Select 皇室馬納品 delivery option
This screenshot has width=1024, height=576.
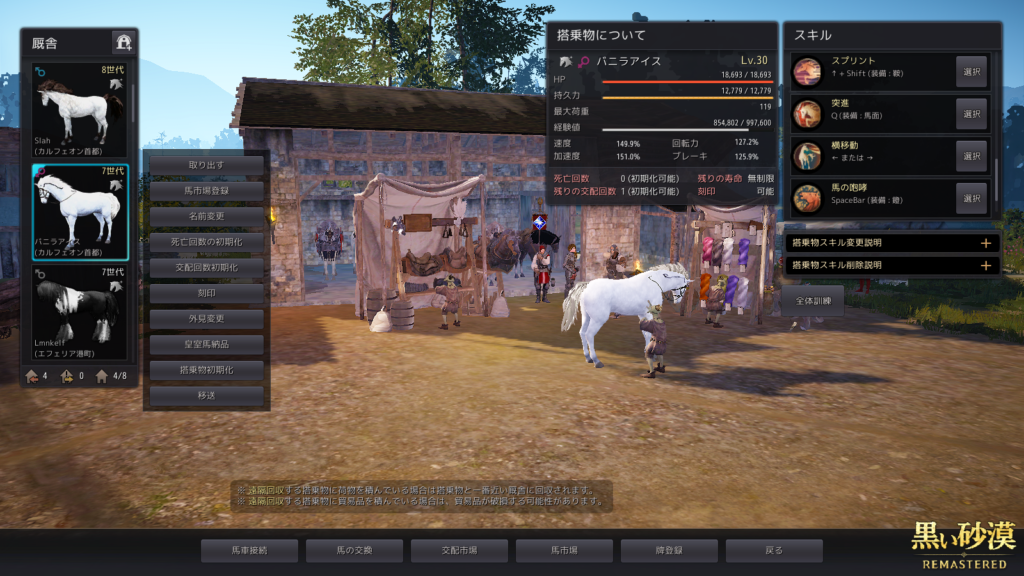[x=206, y=345]
